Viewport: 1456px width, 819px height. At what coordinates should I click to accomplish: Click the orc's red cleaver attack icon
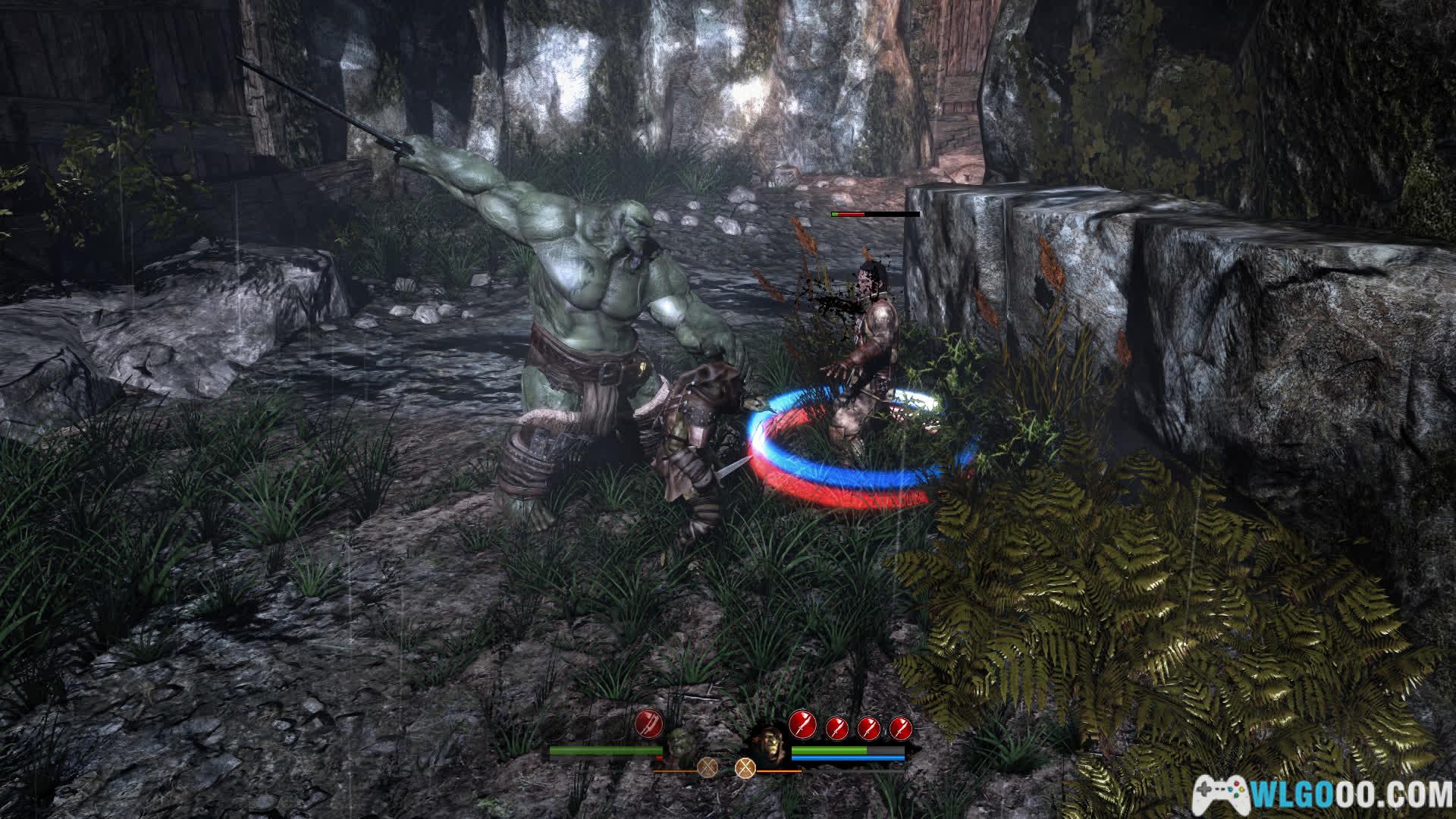click(x=649, y=724)
